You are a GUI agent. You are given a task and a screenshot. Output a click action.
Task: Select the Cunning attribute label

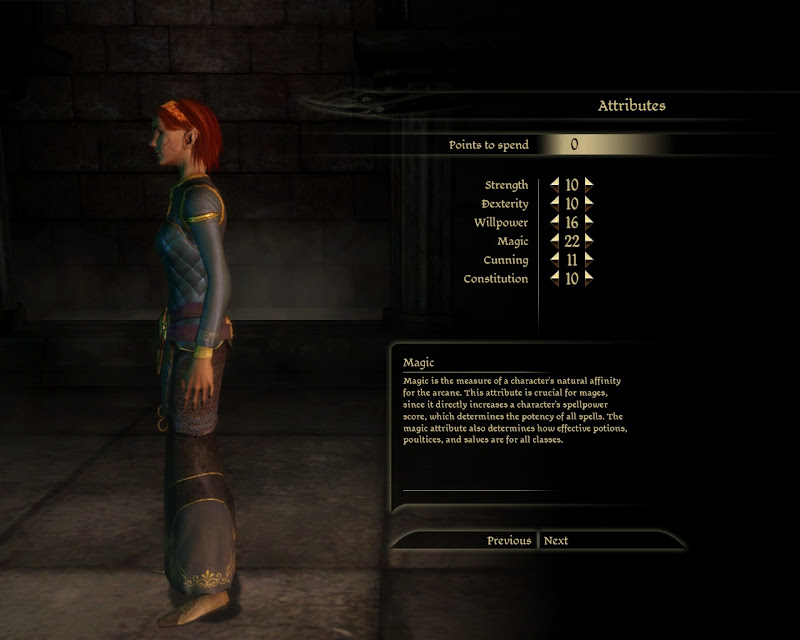pos(505,260)
